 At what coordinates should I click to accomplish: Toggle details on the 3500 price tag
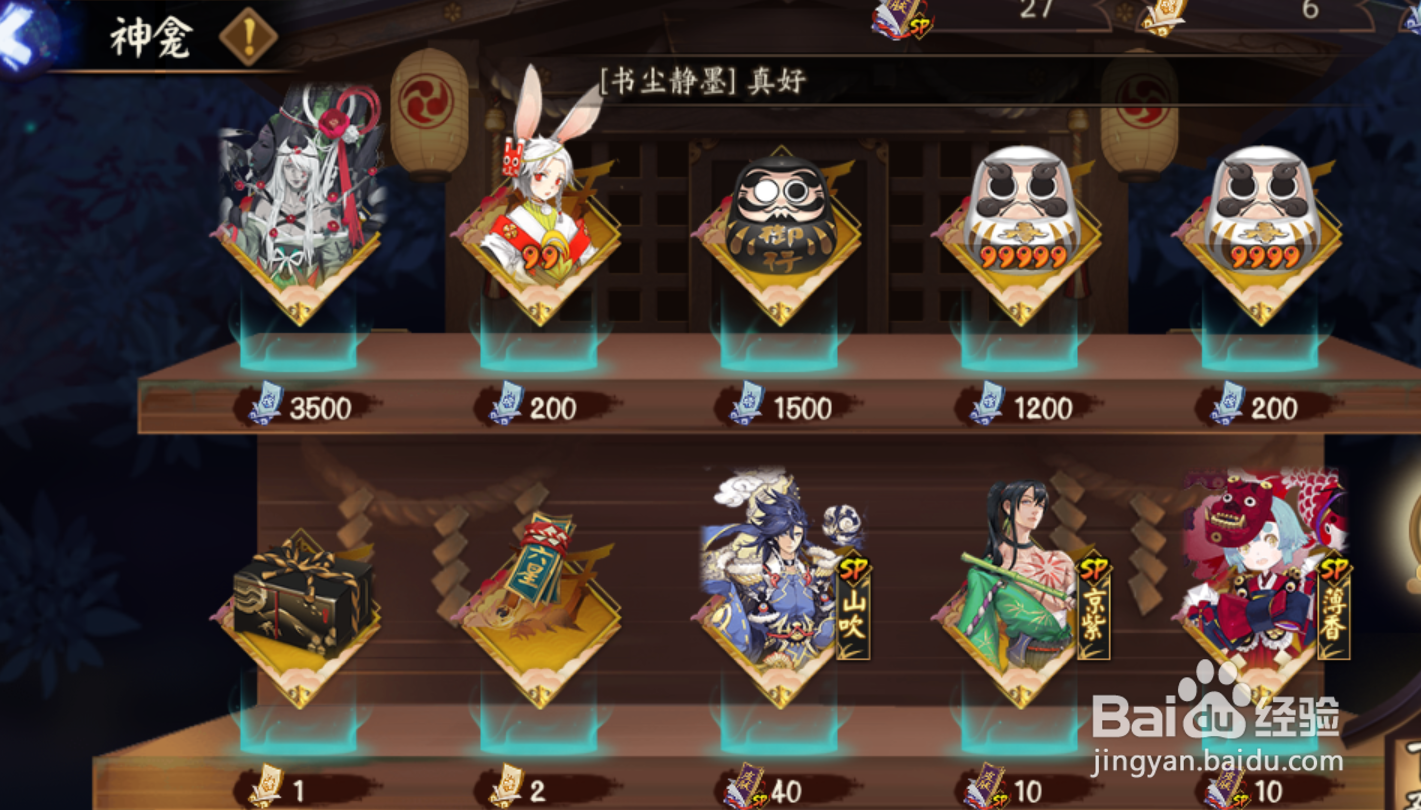(x=300, y=406)
